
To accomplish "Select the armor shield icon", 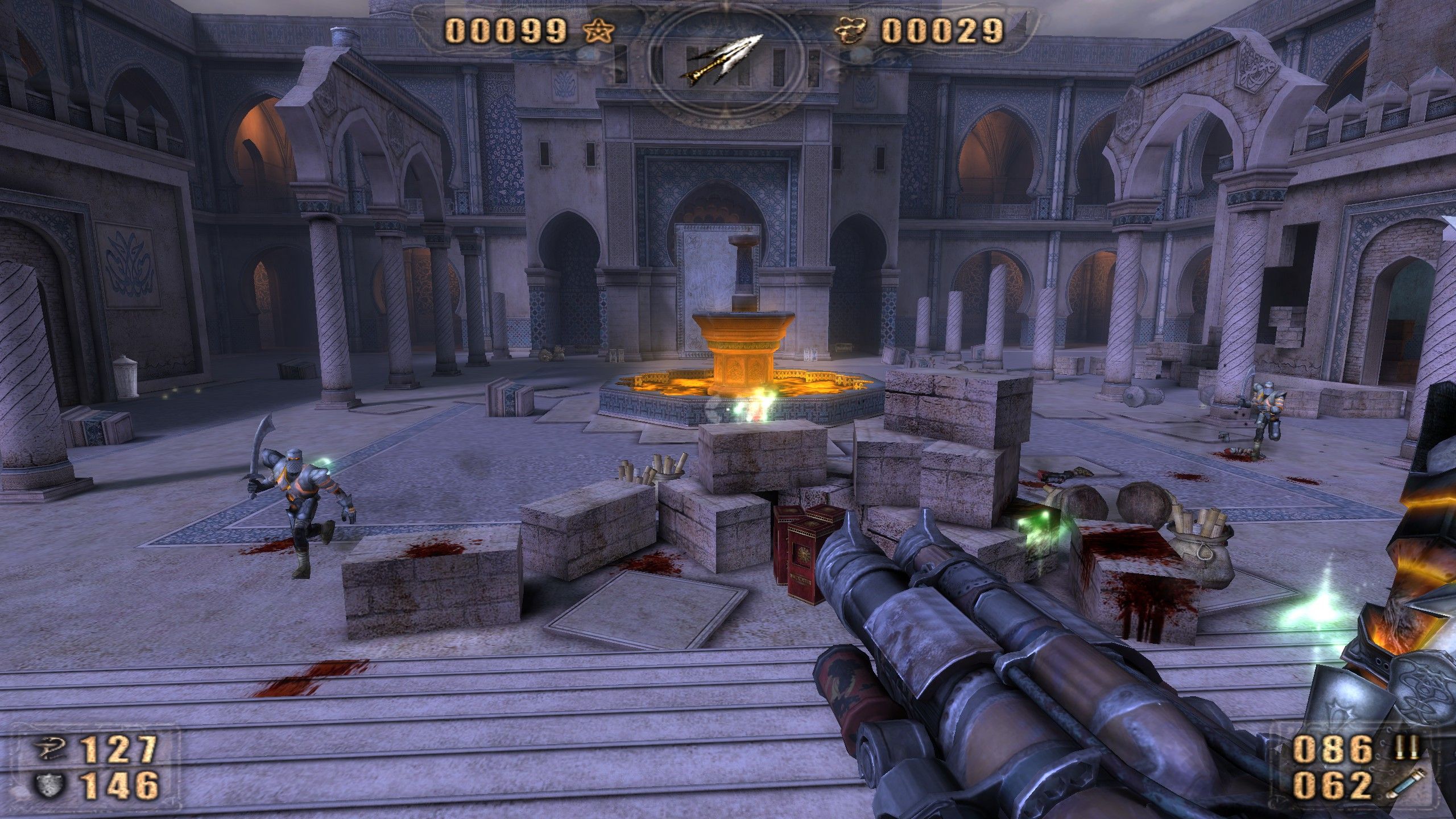I will click(48, 785).
